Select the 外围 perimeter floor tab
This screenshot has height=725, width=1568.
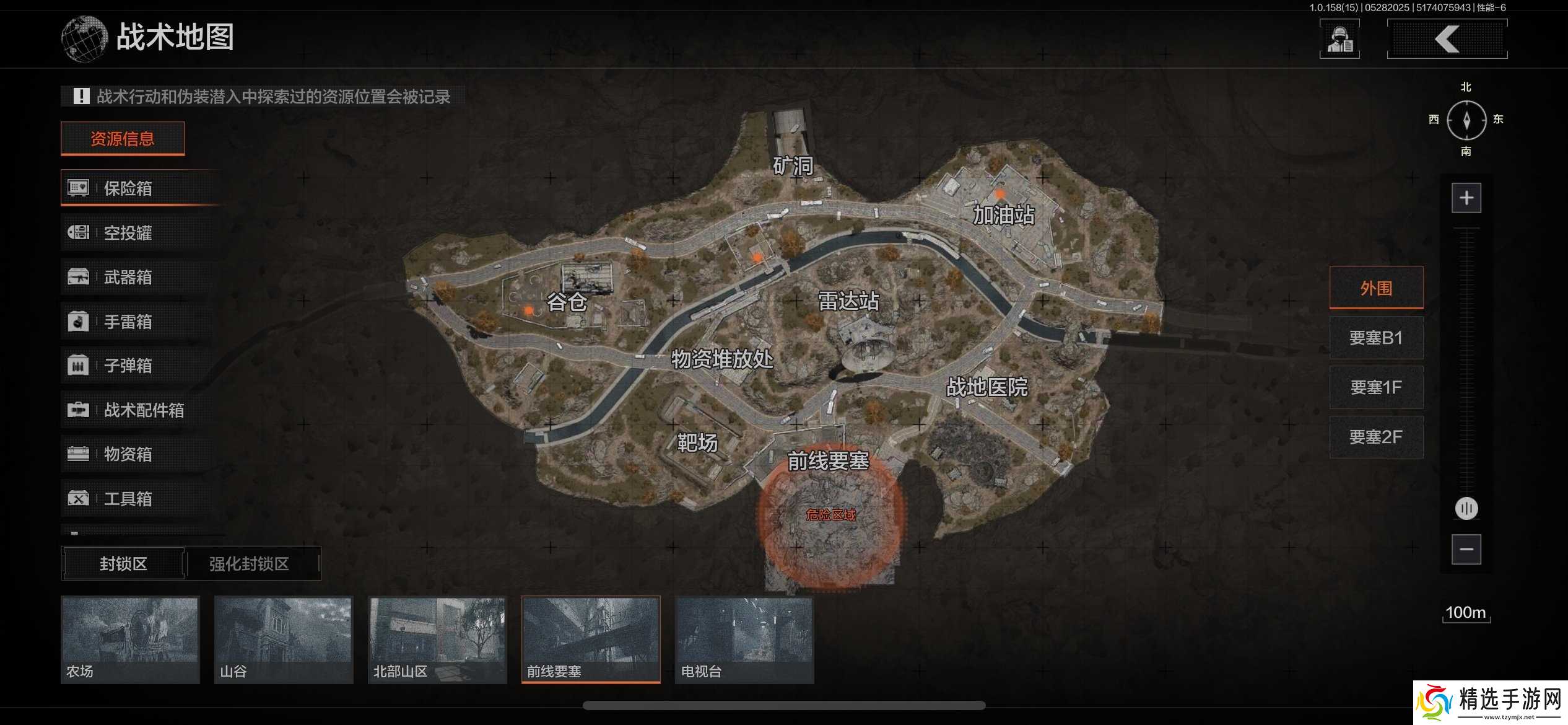(1376, 288)
